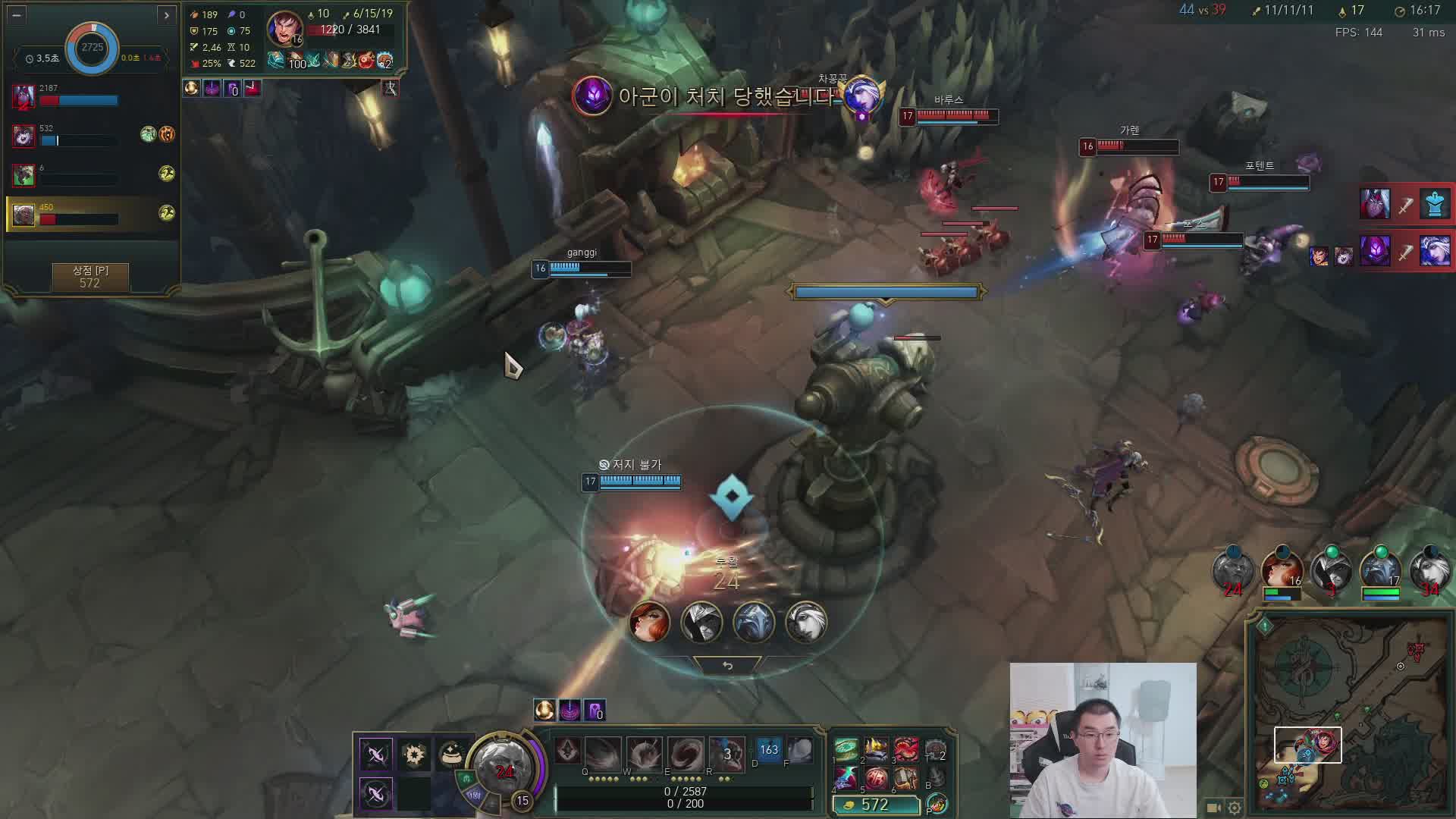The height and width of the screenshot is (819, 1456).
Task: Click the R ultimate ability icon
Action: pos(726,752)
